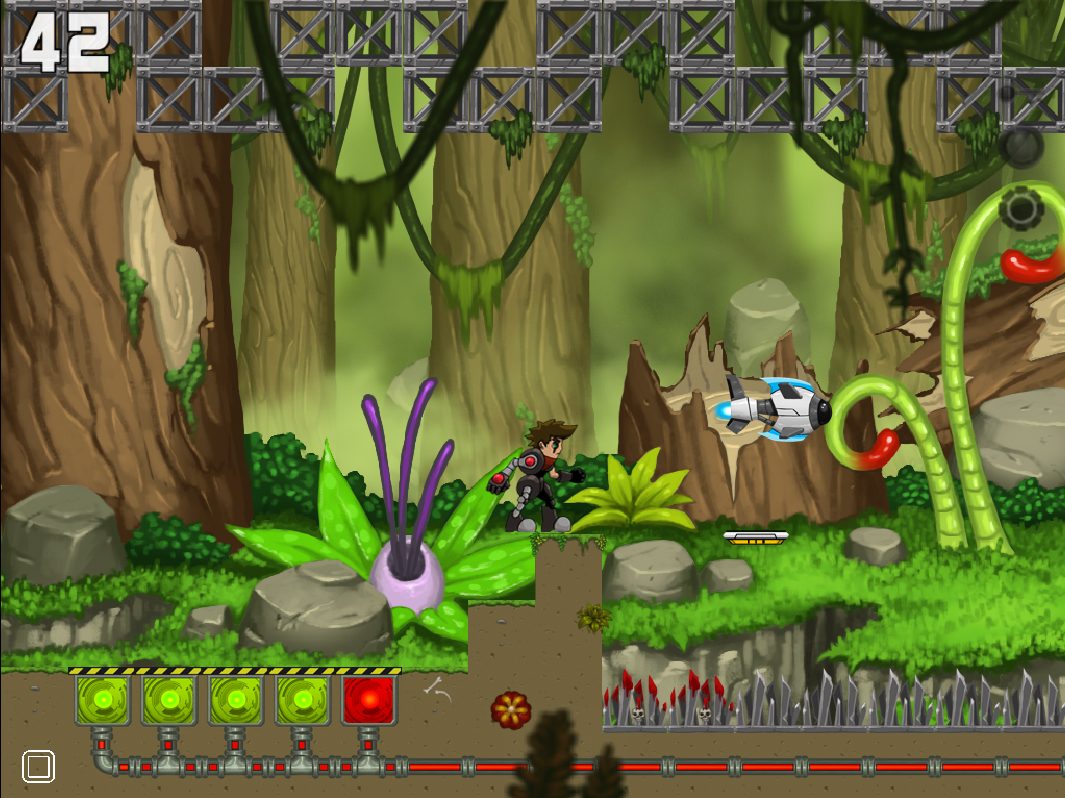
Task: Click the white square outline button
Action: [38, 767]
